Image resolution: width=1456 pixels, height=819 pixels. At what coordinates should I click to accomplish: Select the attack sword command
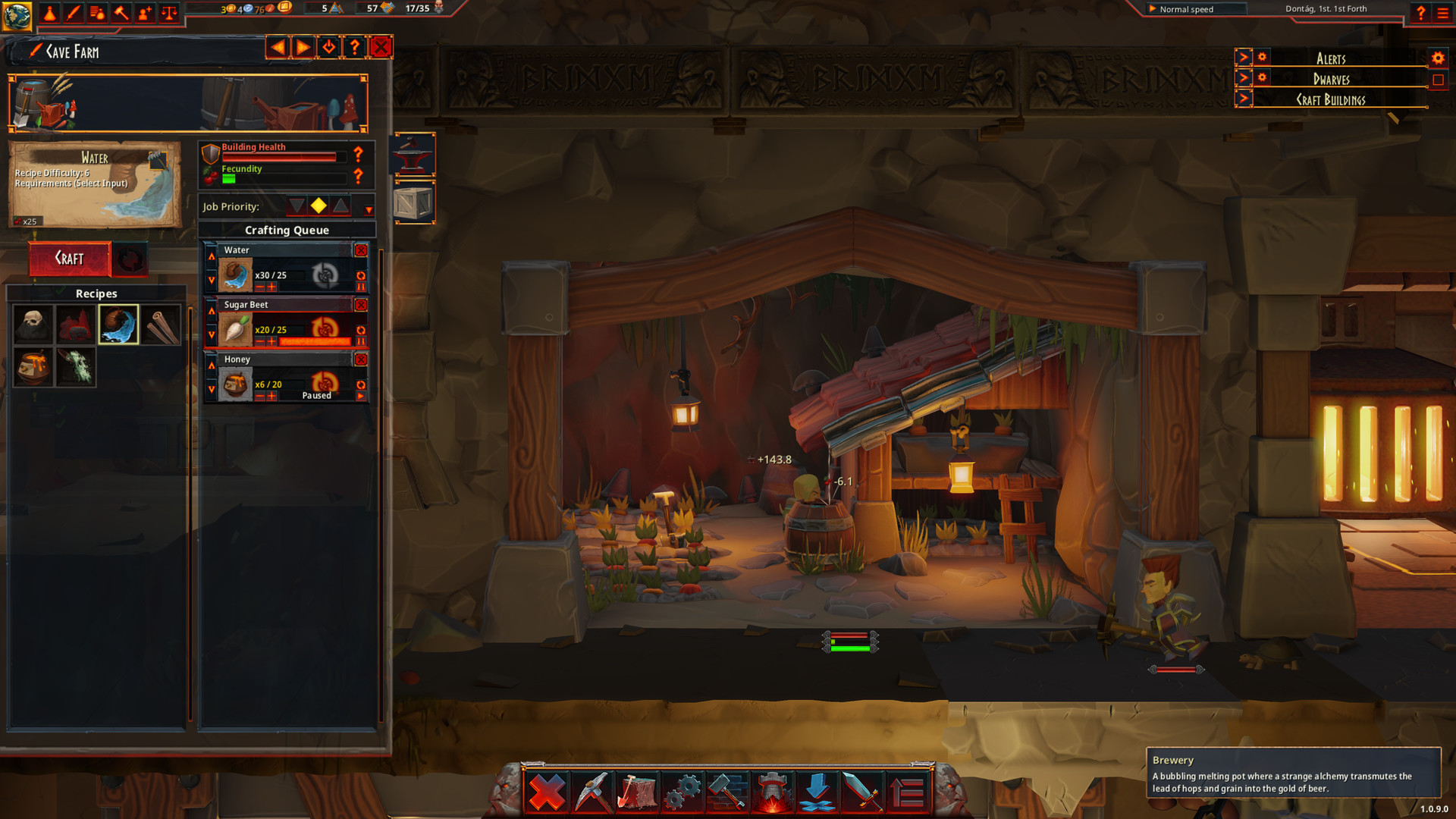click(x=862, y=790)
